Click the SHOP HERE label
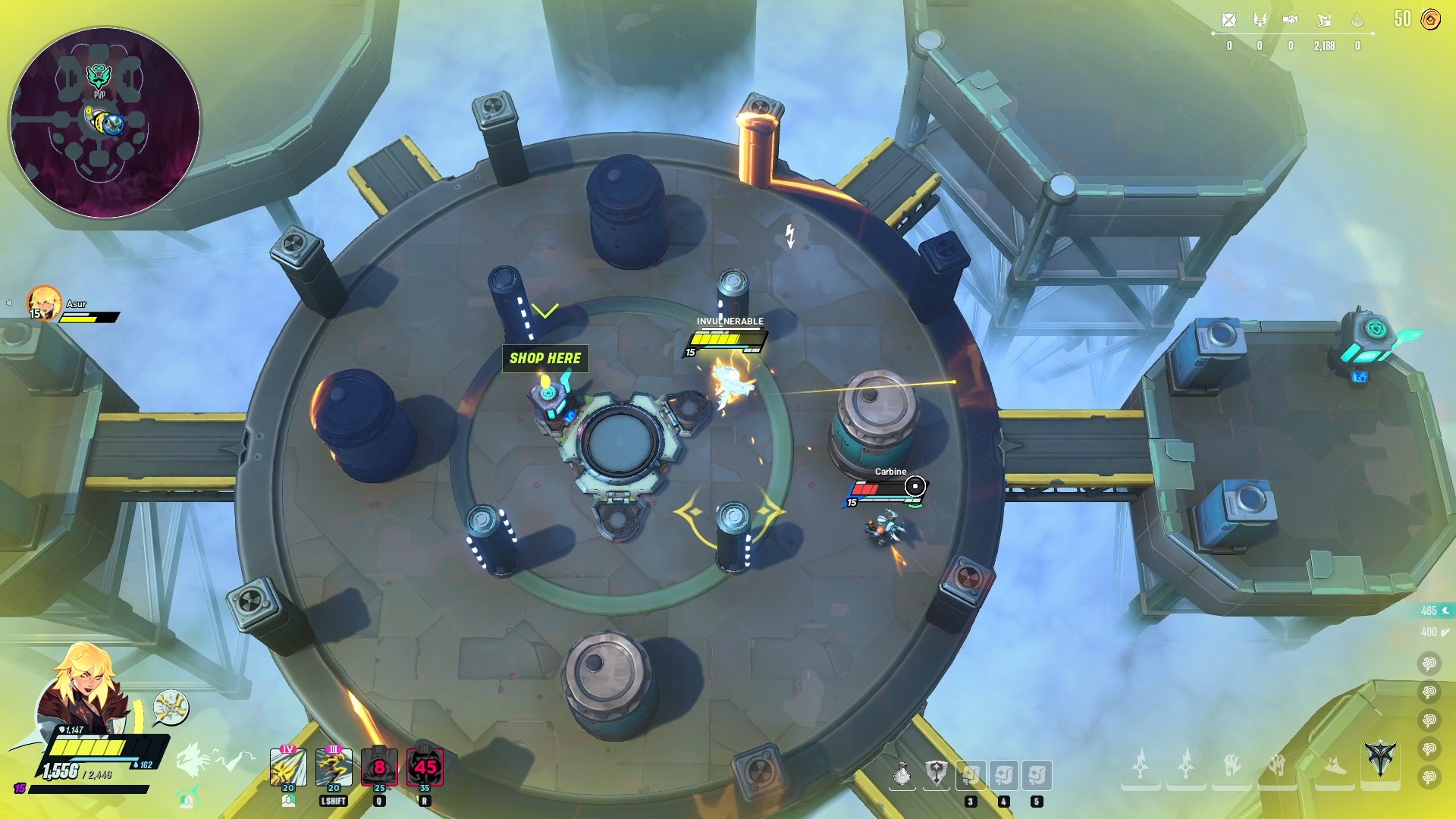The width and height of the screenshot is (1456, 819). click(545, 358)
